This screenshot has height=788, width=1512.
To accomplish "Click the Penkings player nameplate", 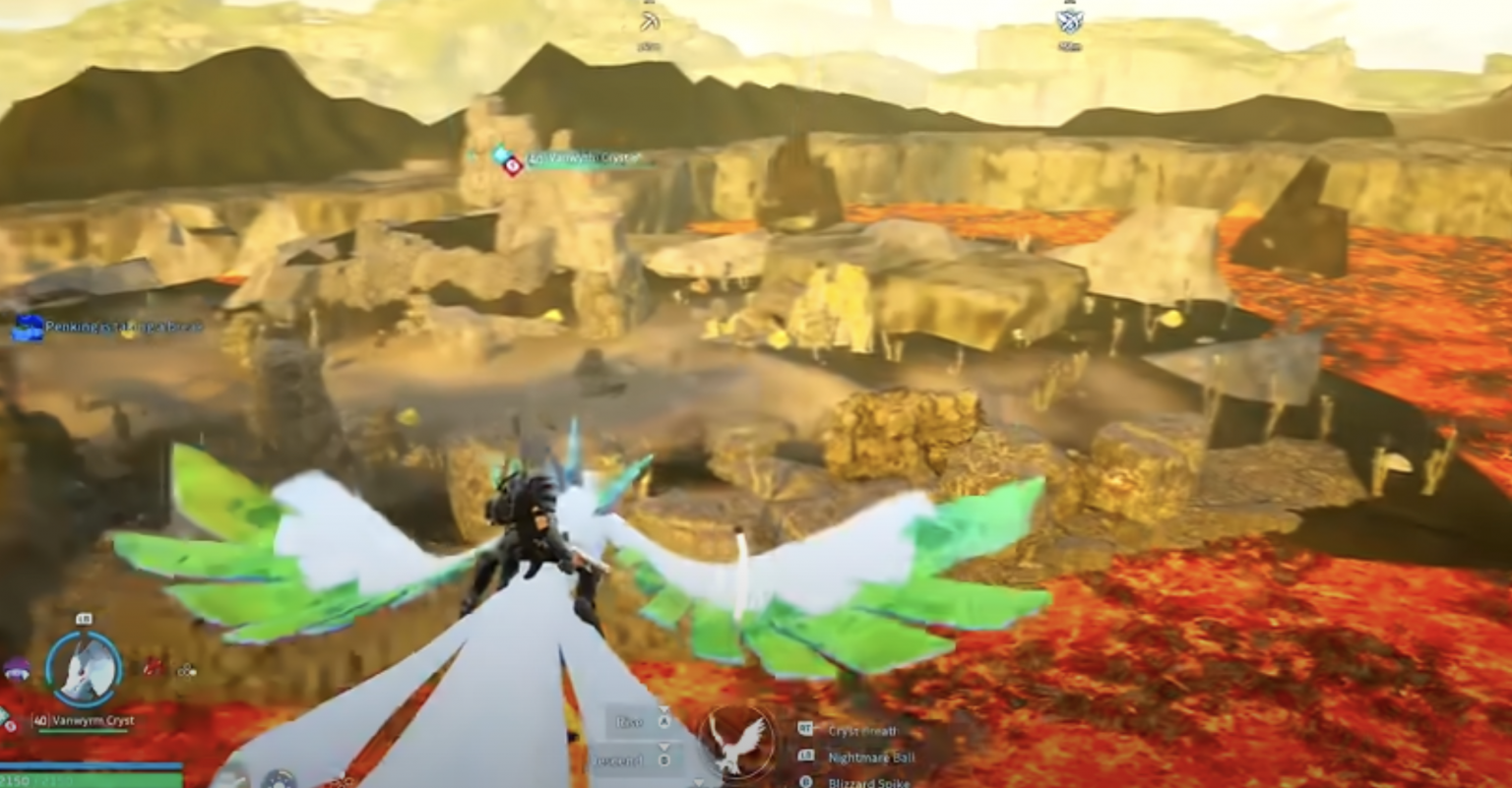I will pos(113,326).
